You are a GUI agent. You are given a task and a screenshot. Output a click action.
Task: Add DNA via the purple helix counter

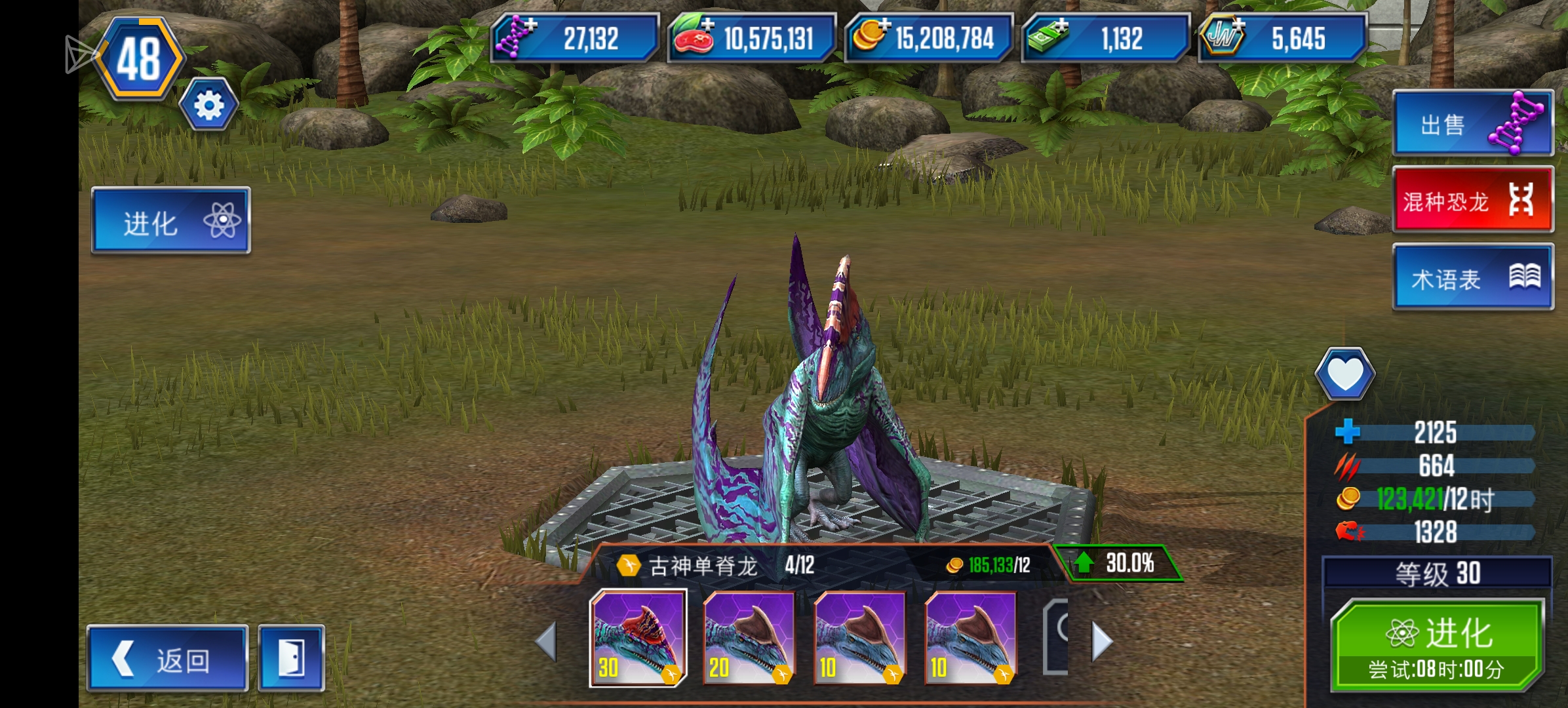[x=574, y=38]
